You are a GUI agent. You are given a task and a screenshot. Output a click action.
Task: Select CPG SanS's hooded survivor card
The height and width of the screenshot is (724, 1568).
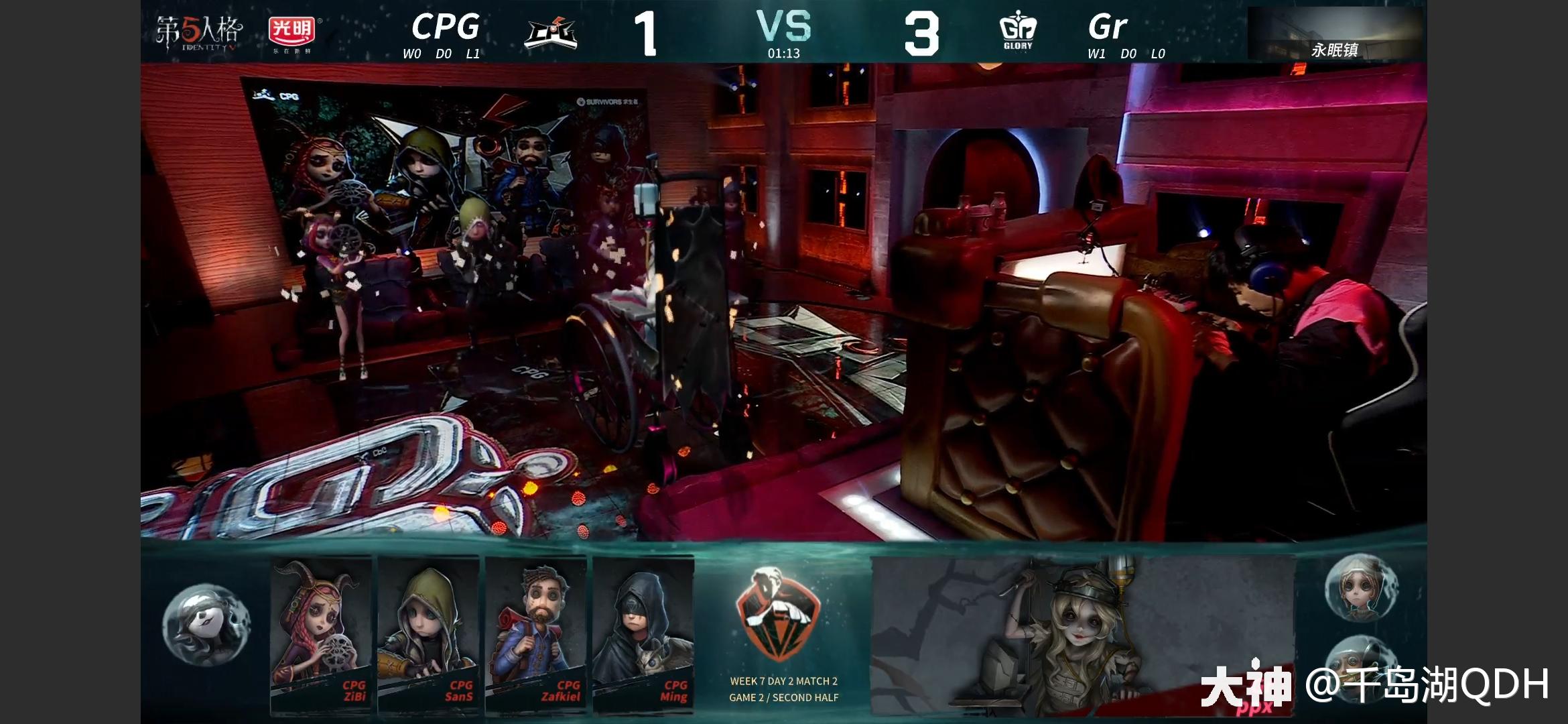tap(428, 633)
